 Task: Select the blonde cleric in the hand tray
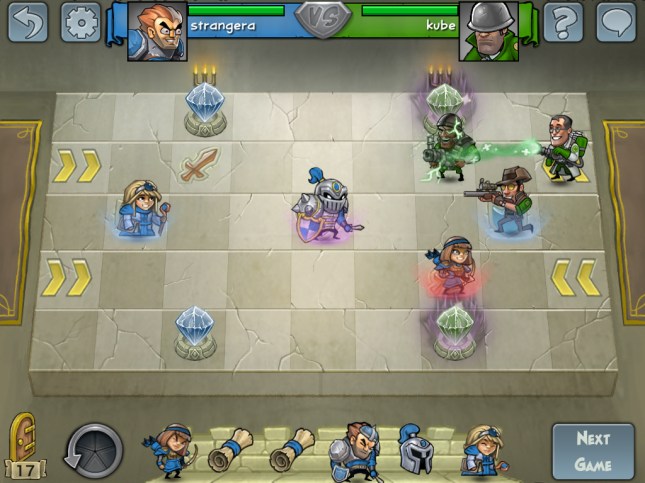[x=480, y=450]
